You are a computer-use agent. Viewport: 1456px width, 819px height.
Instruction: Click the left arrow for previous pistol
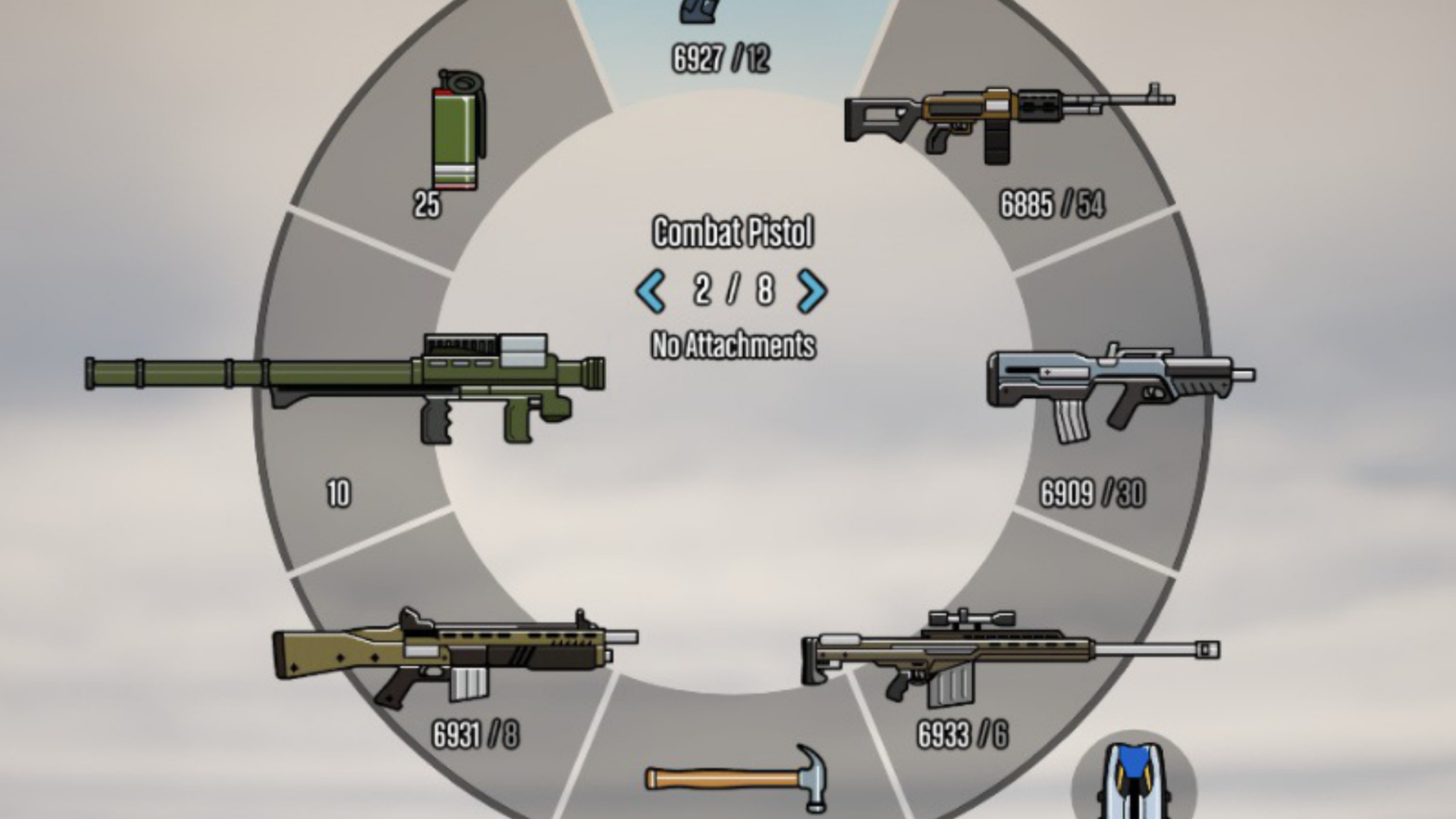(651, 293)
